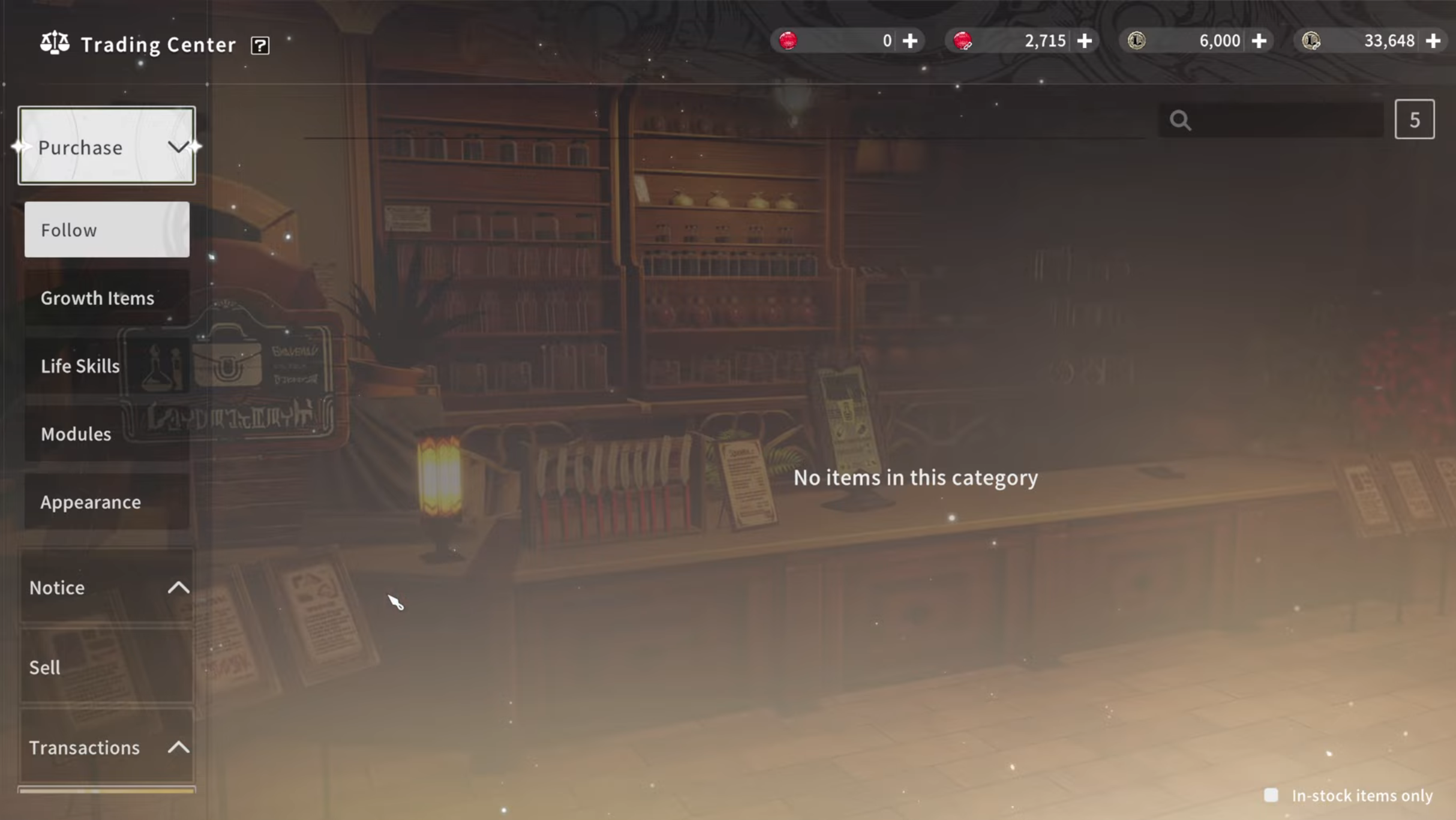Add currency via plus next to 2,715
1456x820 pixels.
coord(1084,41)
